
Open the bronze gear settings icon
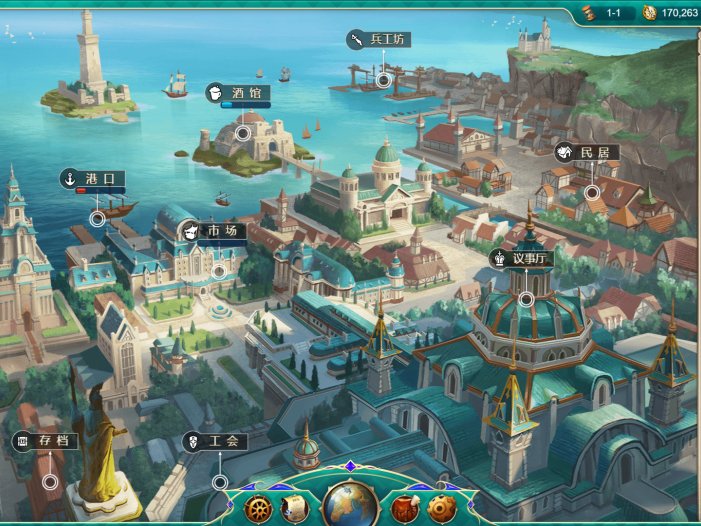(x=441, y=507)
